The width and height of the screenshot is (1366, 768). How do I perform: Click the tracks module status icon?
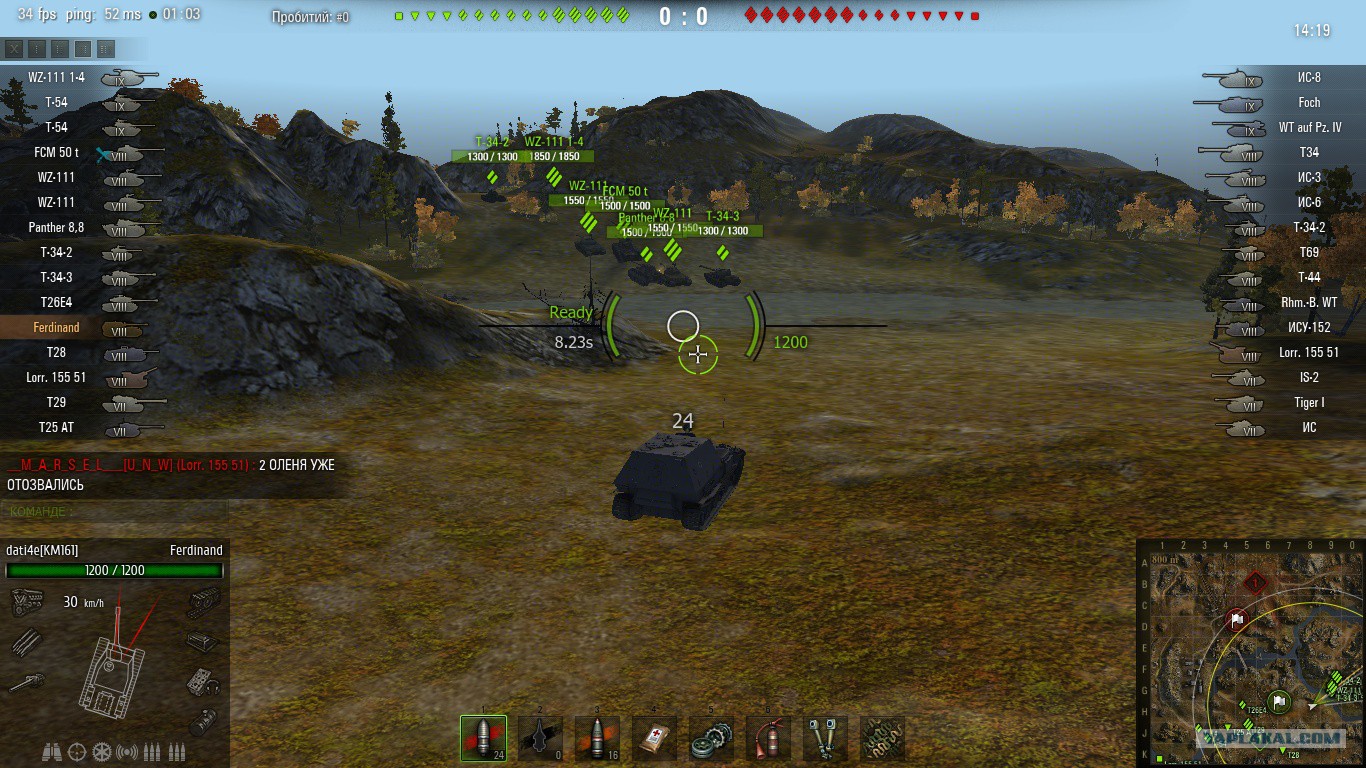click(204, 602)
